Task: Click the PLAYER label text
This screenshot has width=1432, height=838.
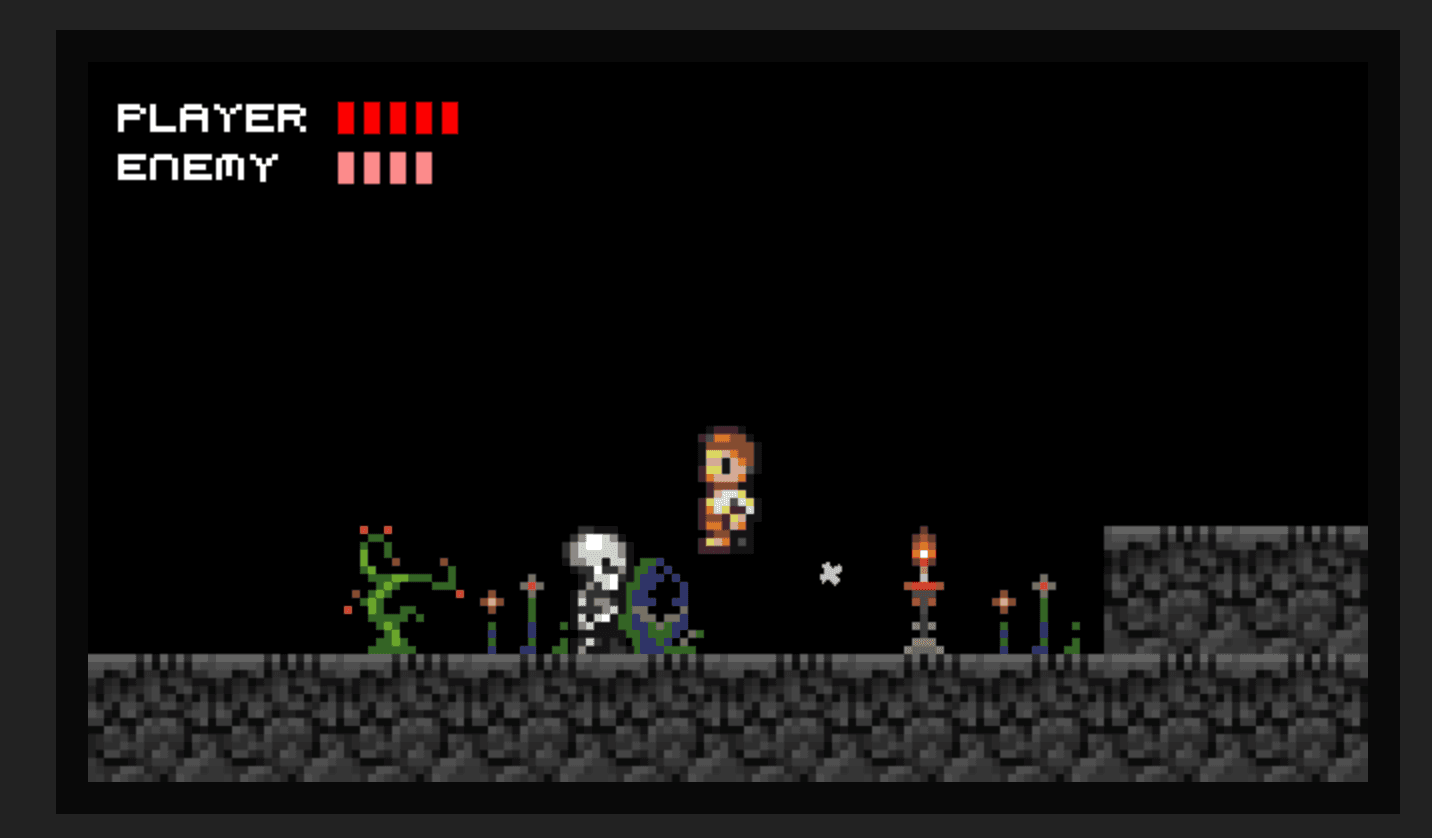Action: pos(210,119)
